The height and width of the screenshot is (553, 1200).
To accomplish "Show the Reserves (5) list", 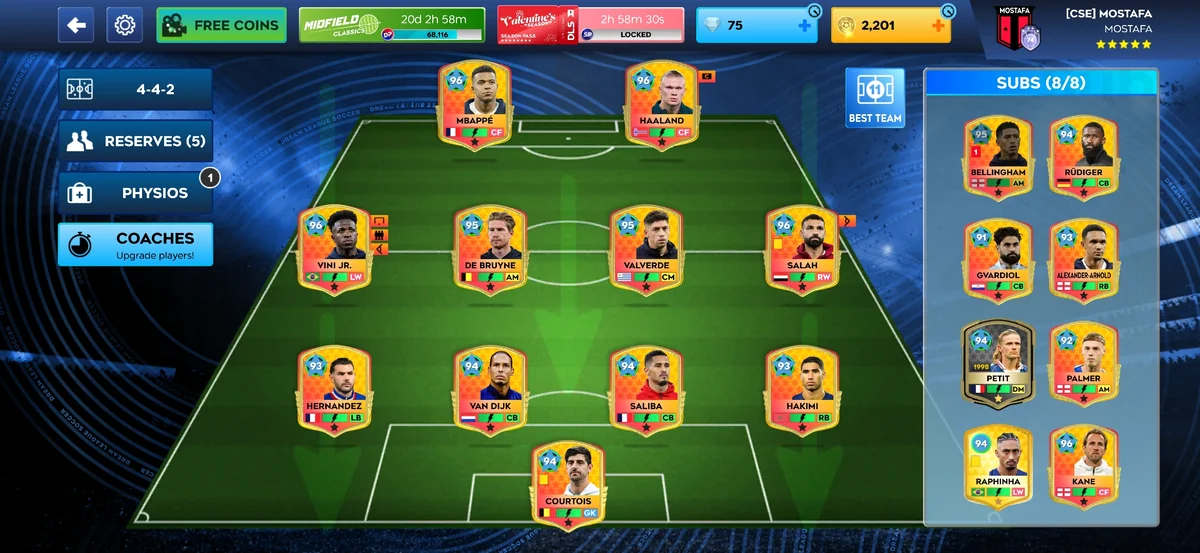I will (135, 141).
